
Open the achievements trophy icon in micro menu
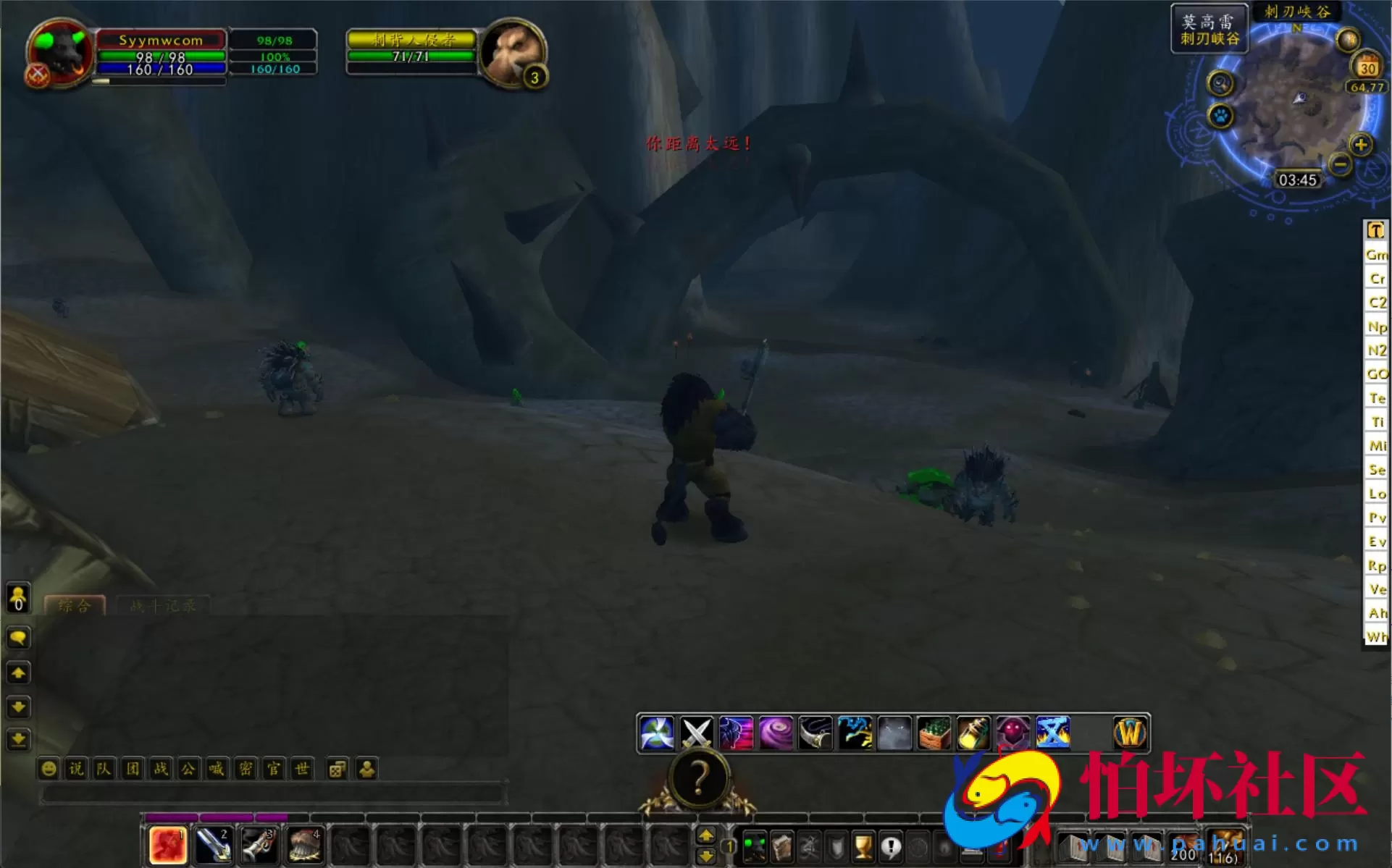[x=863, y=846]
